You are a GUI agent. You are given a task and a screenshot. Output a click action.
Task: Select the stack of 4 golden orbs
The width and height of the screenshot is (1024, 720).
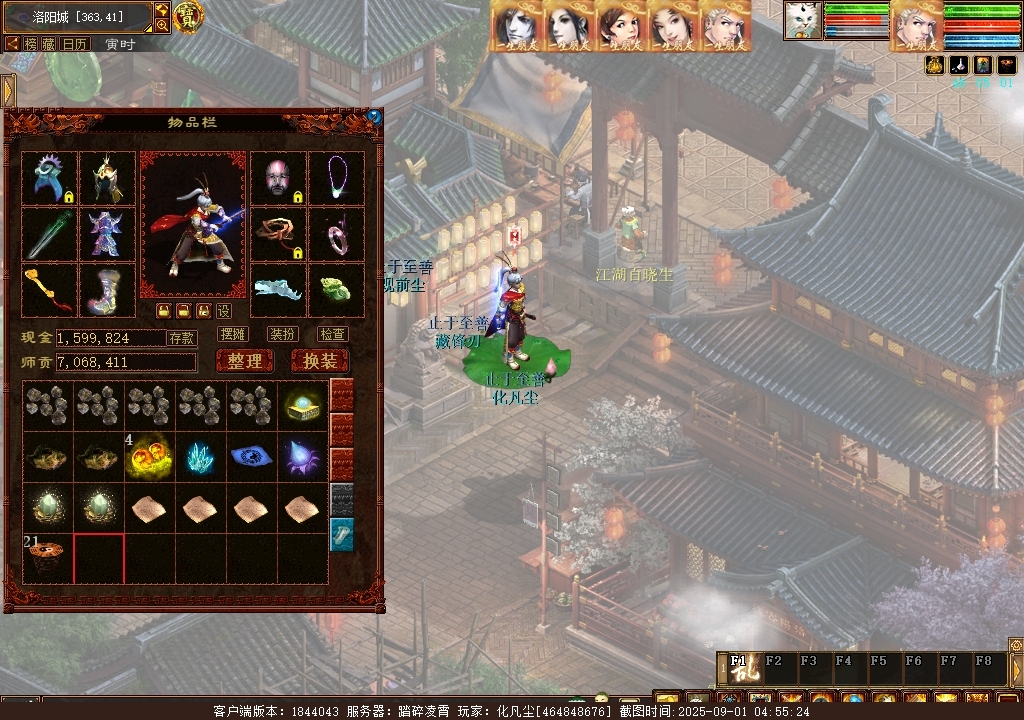click(150, 457)
